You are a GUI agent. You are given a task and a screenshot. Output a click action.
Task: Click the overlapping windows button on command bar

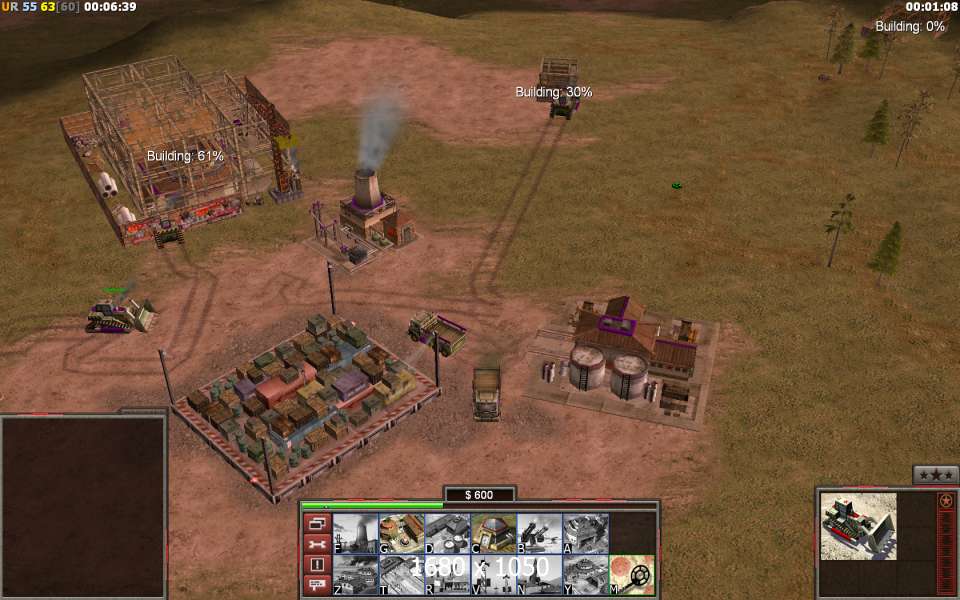click(317, 523)
